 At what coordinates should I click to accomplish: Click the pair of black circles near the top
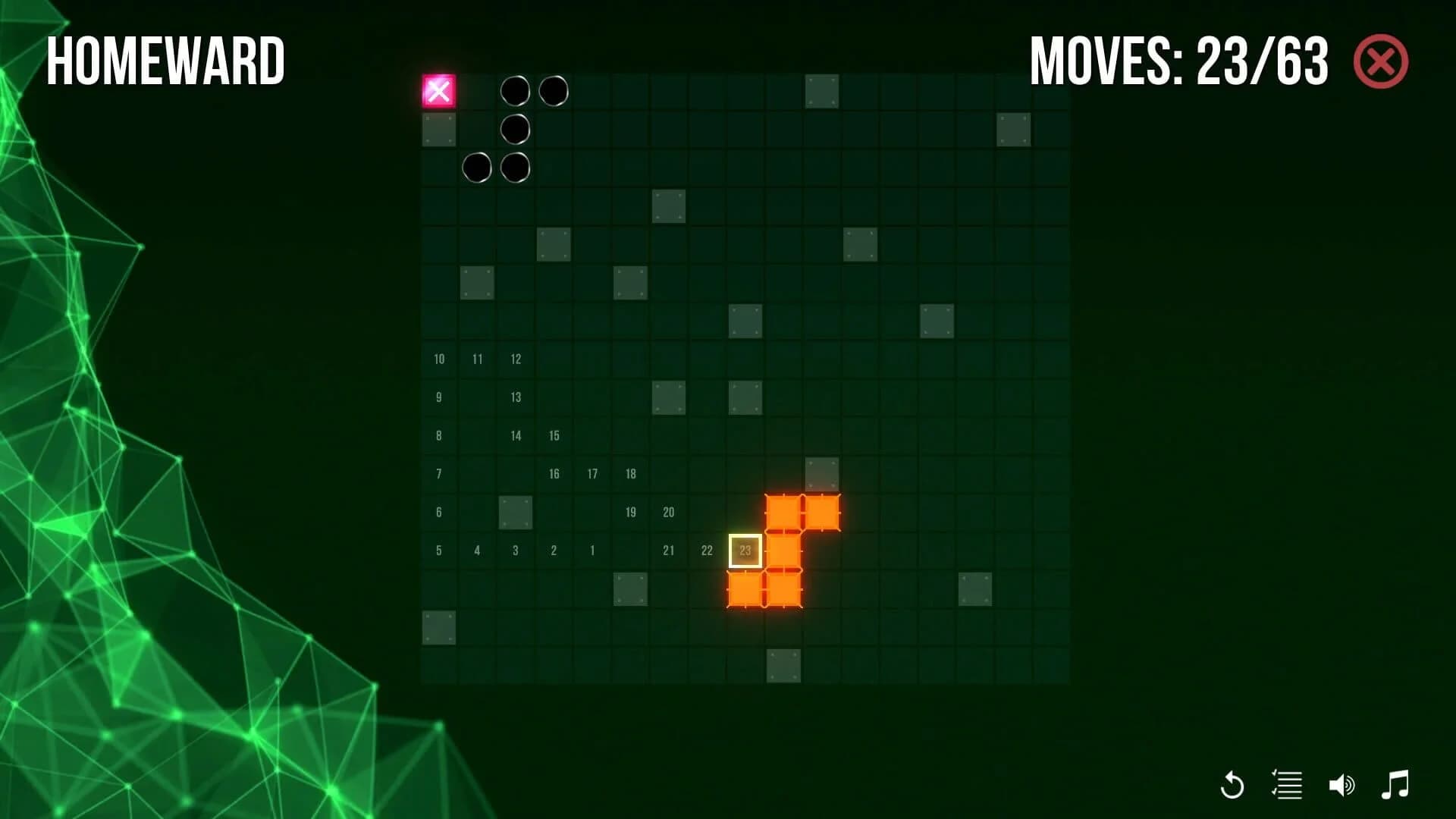(x=535, y=91)
